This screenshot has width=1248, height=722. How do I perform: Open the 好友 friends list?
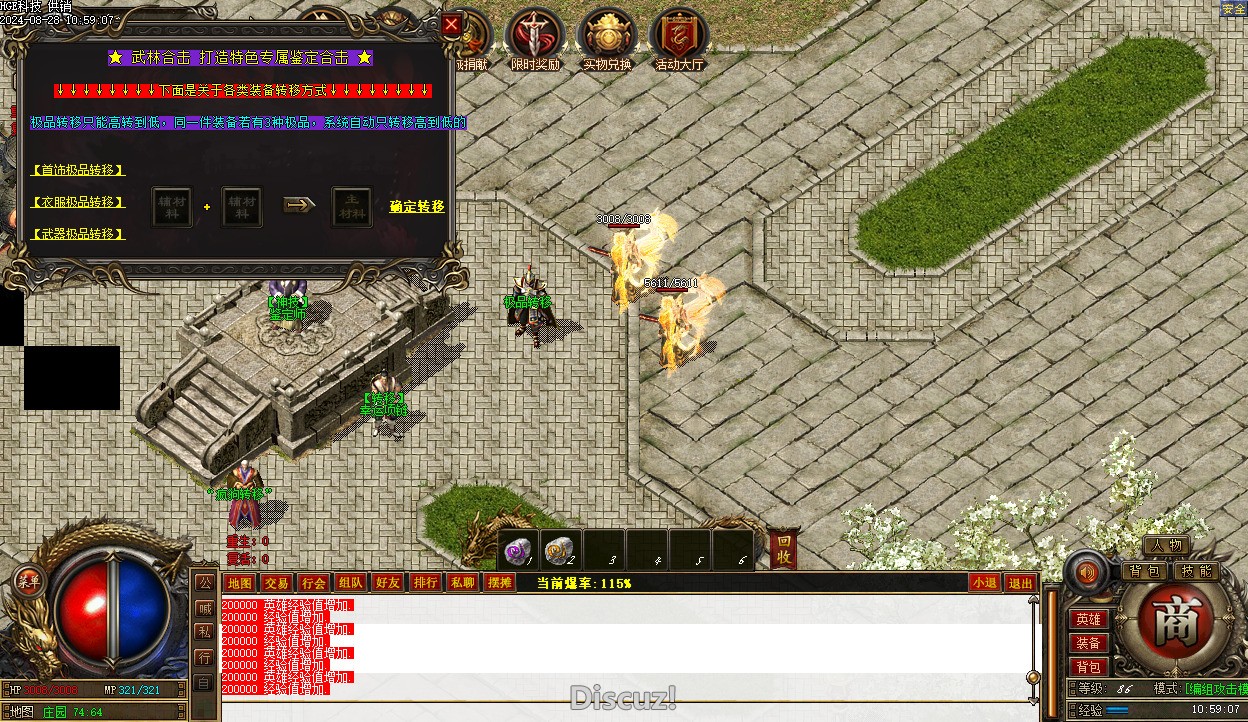387,583
